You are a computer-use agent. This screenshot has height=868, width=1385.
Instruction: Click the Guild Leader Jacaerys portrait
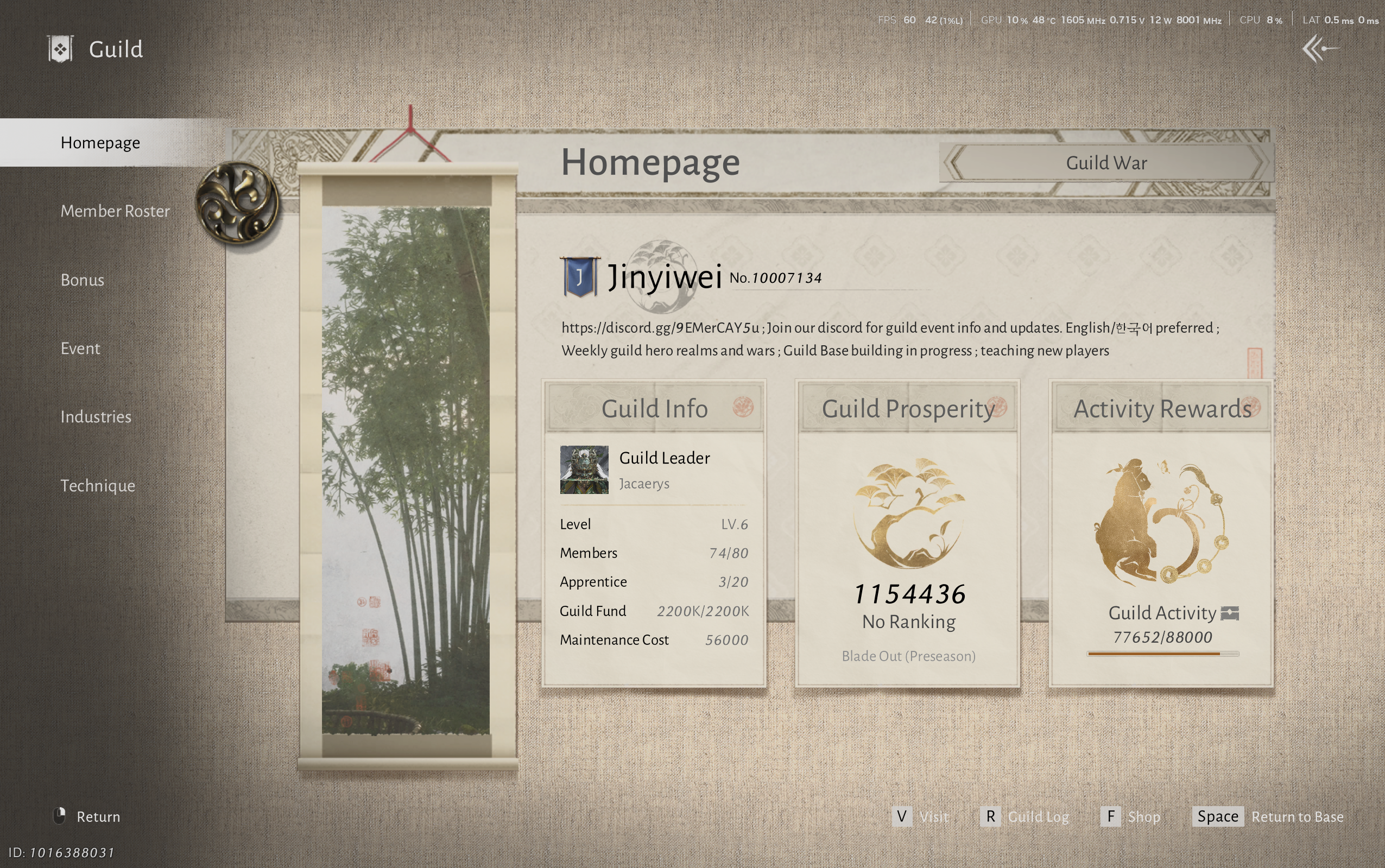[x=584, y=470]
